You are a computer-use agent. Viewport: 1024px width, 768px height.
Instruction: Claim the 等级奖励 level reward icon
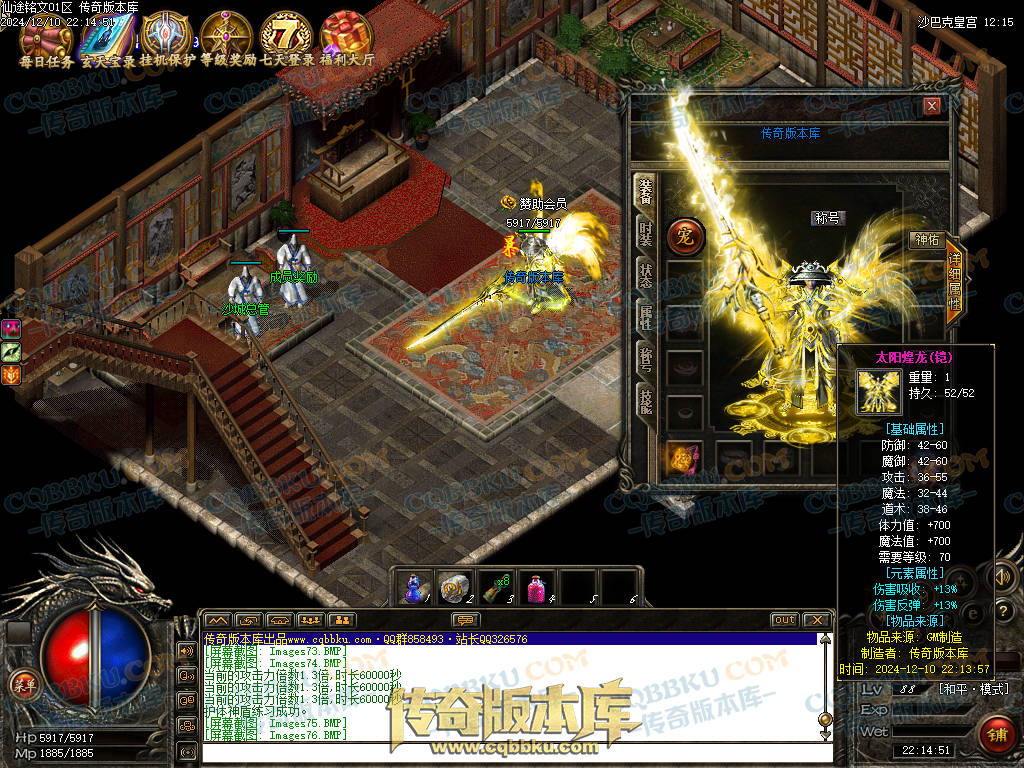point(226,34)
